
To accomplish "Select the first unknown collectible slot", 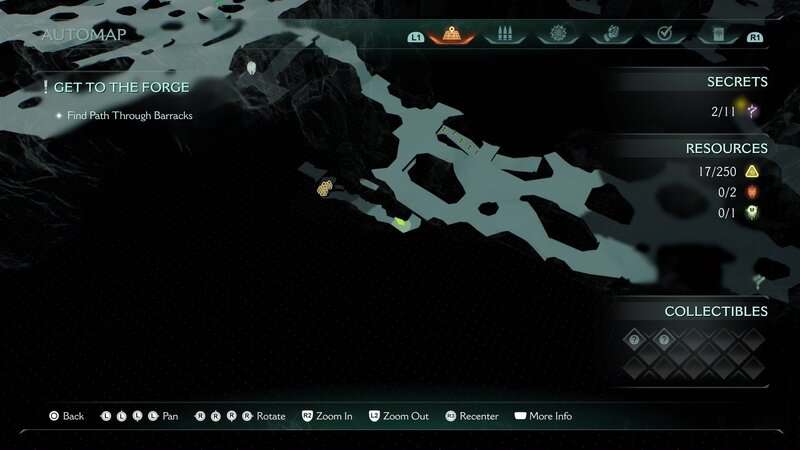I will point(633,341).
